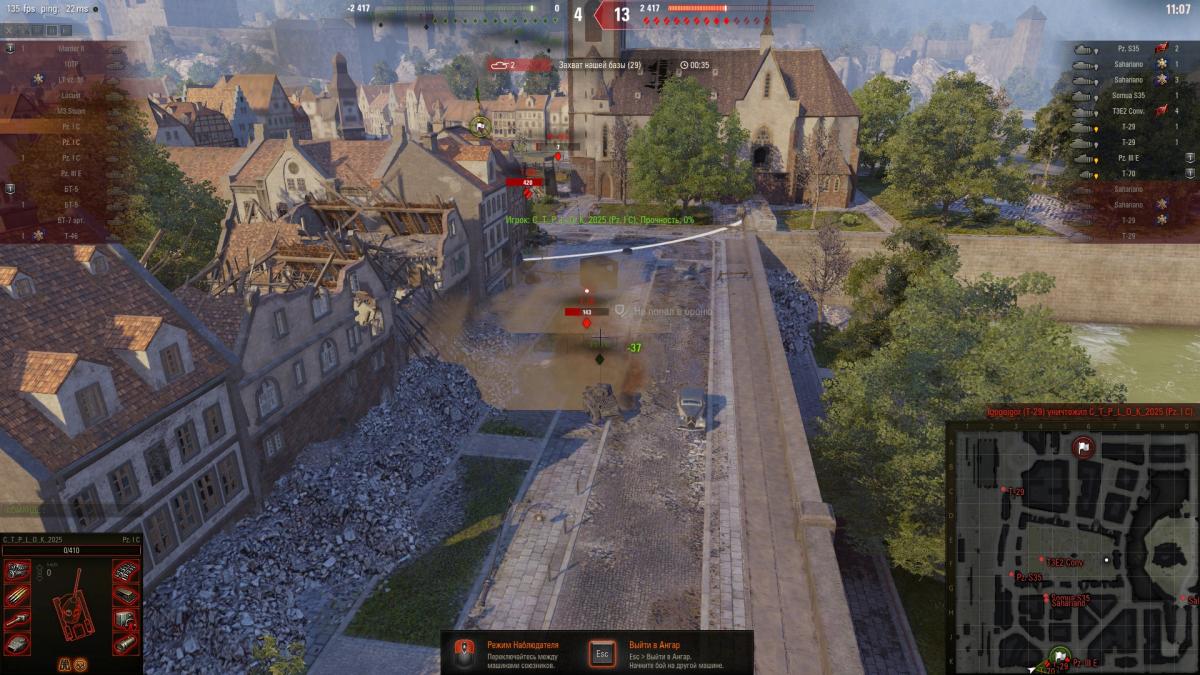Choose the БТ-7 арт. player row
The width and height of the screenshot is (1200, 675).
click(x=70, y=220)
